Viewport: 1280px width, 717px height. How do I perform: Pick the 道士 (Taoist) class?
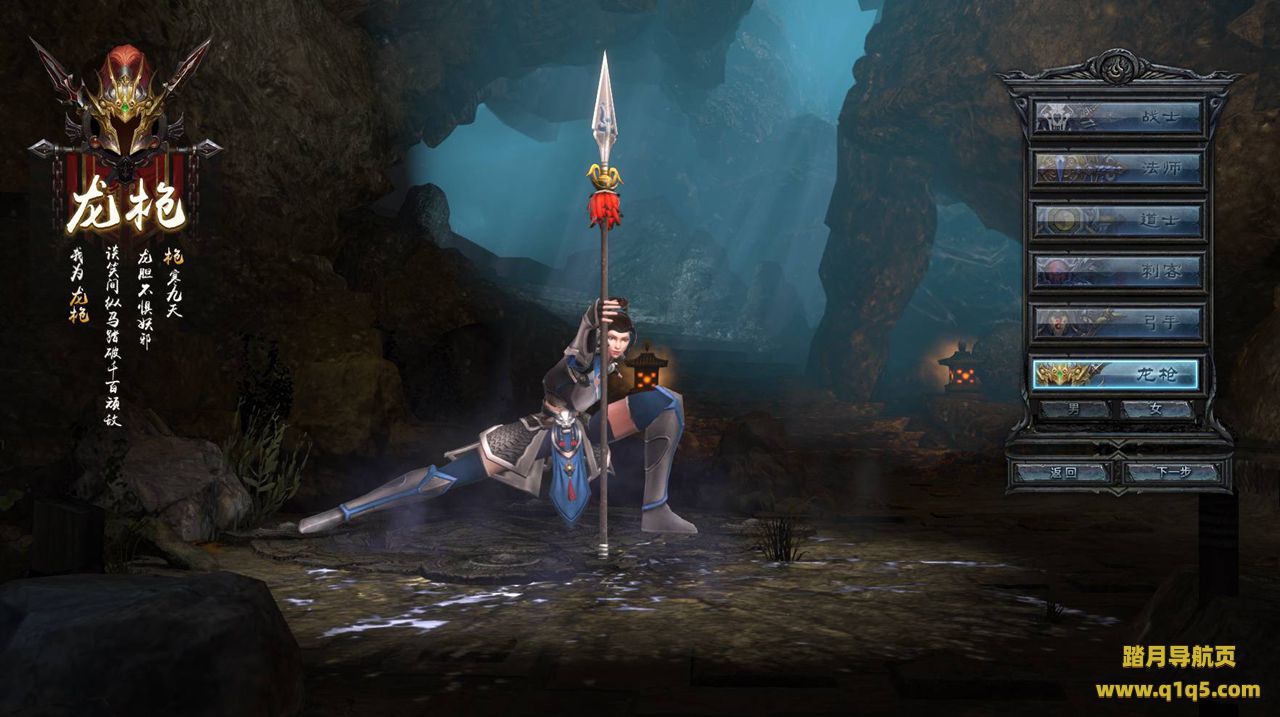pos(1117,220)
